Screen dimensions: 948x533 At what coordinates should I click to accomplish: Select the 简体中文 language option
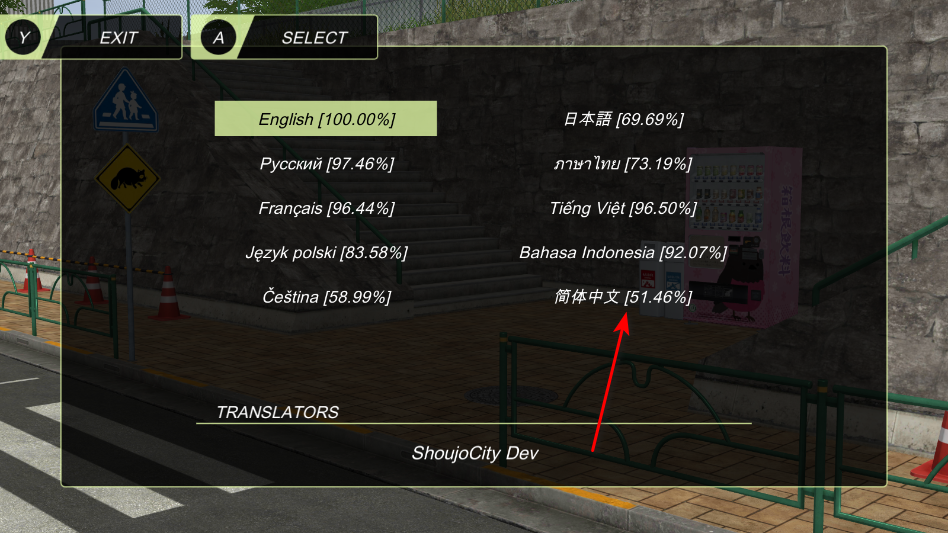tap(623, 296)
